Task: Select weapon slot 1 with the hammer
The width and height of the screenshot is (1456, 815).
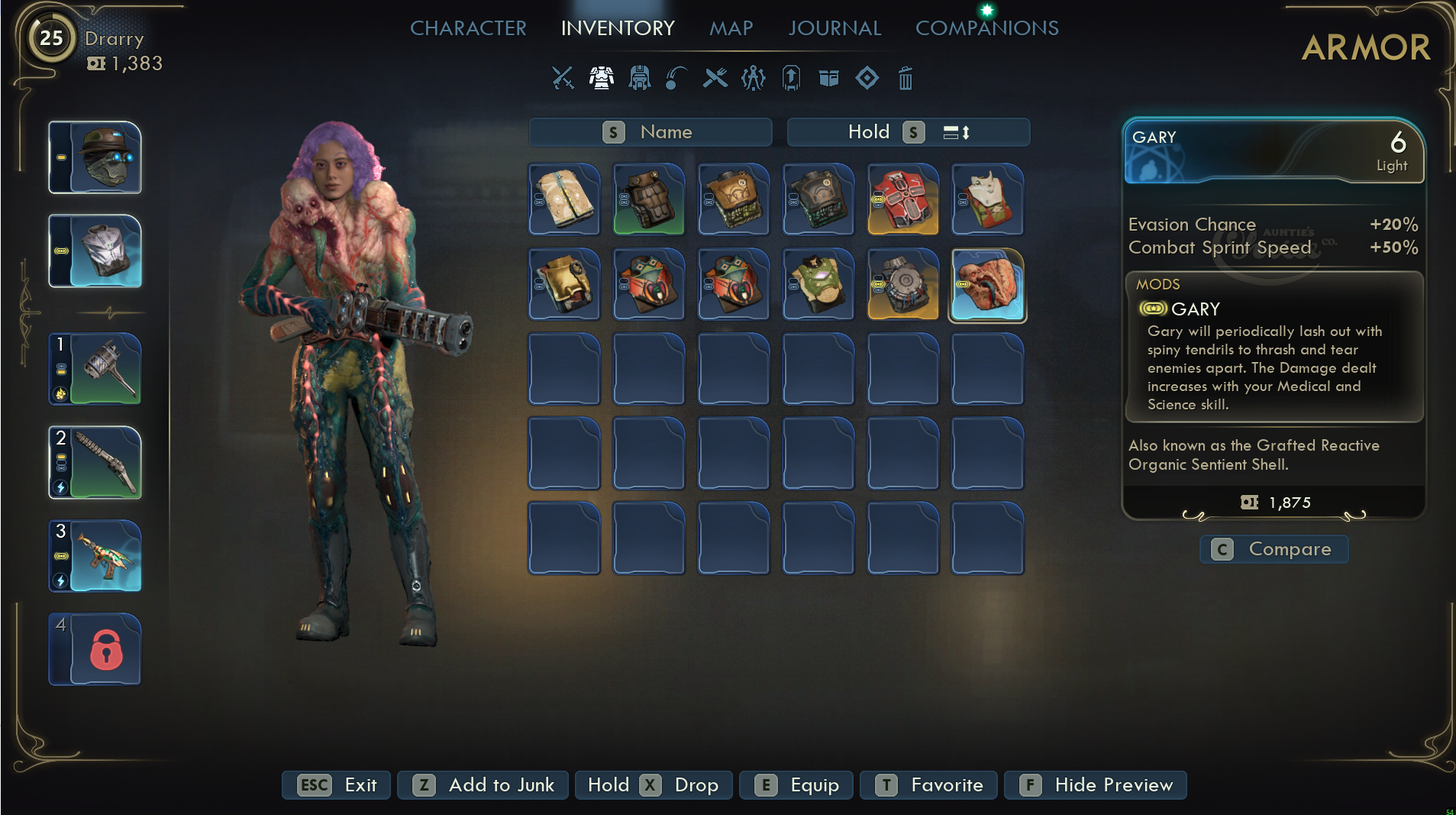Action: (95, 369)
